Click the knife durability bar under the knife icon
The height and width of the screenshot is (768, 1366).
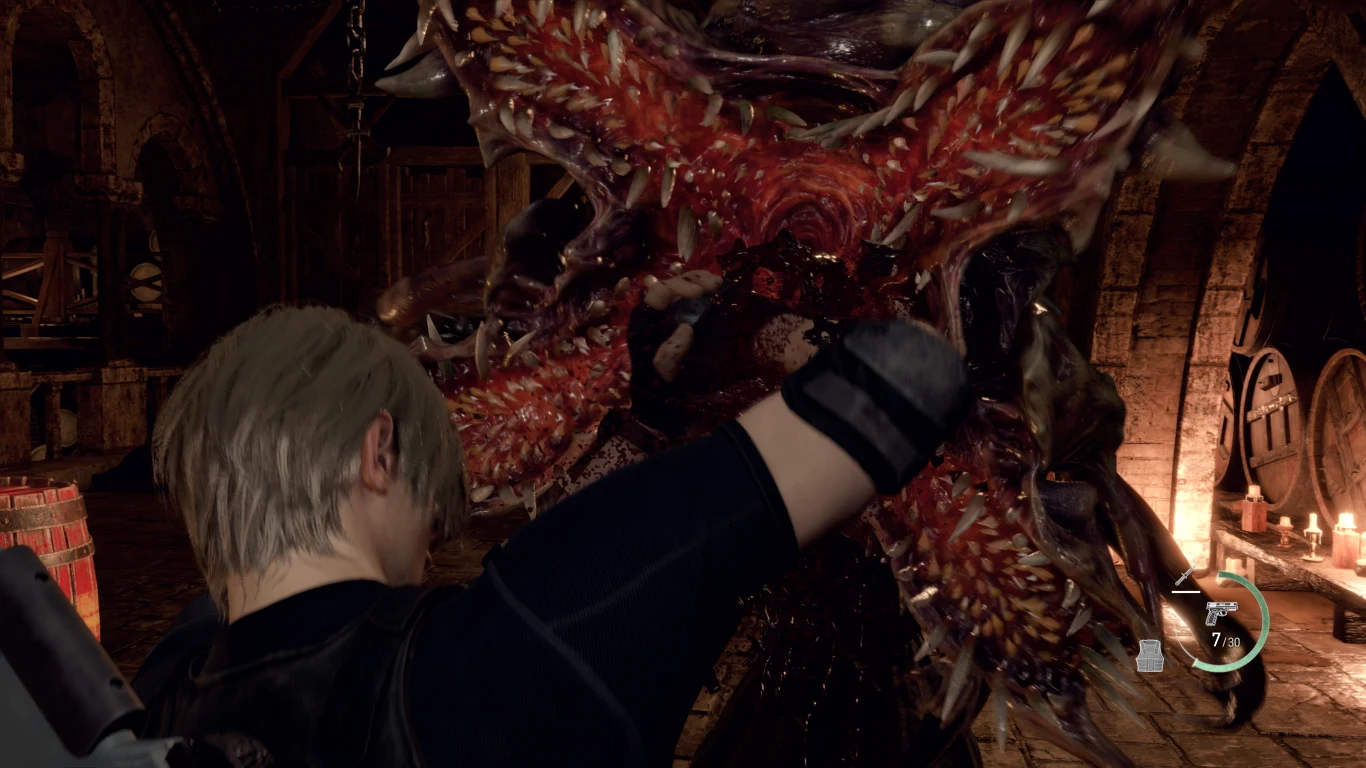(1186, 592)
